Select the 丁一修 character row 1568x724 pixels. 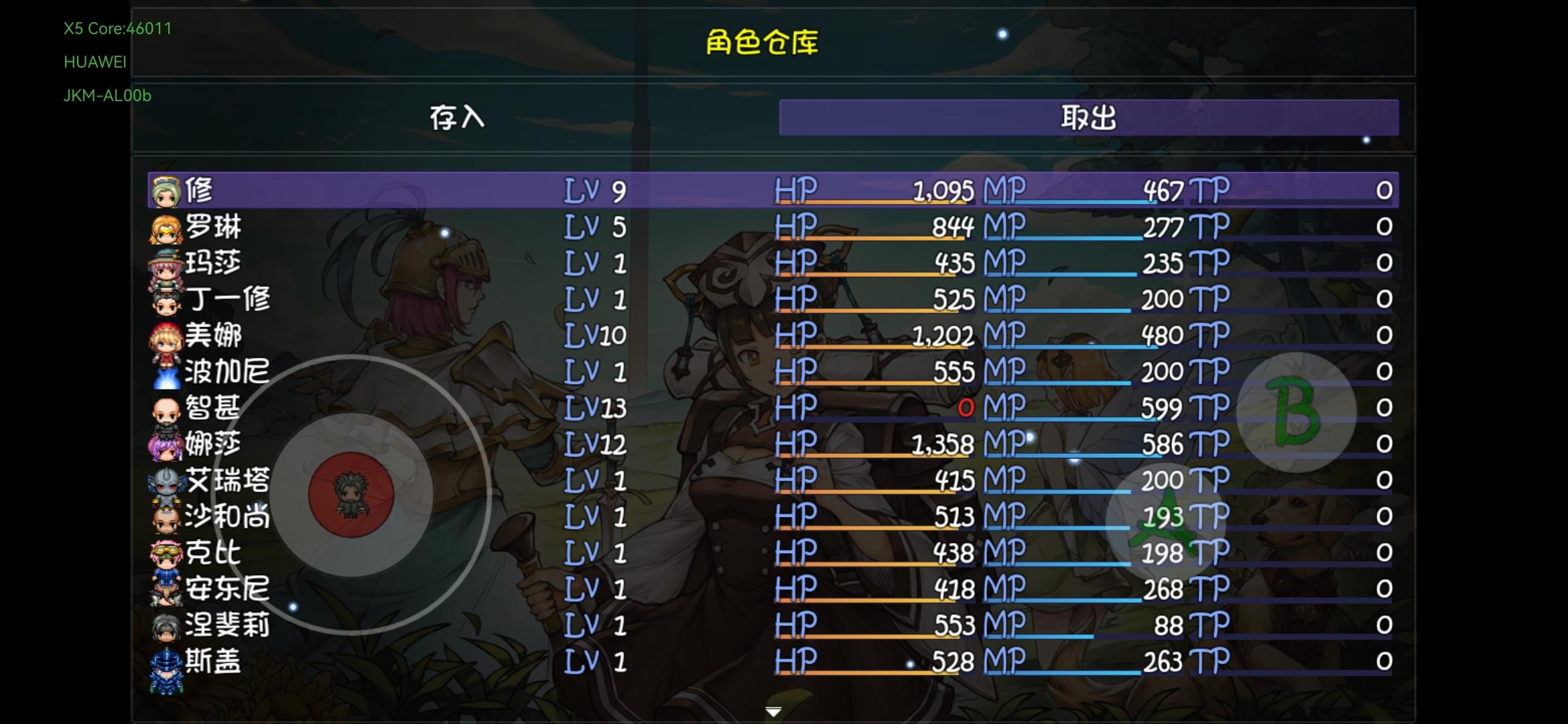tap(469, 300)
